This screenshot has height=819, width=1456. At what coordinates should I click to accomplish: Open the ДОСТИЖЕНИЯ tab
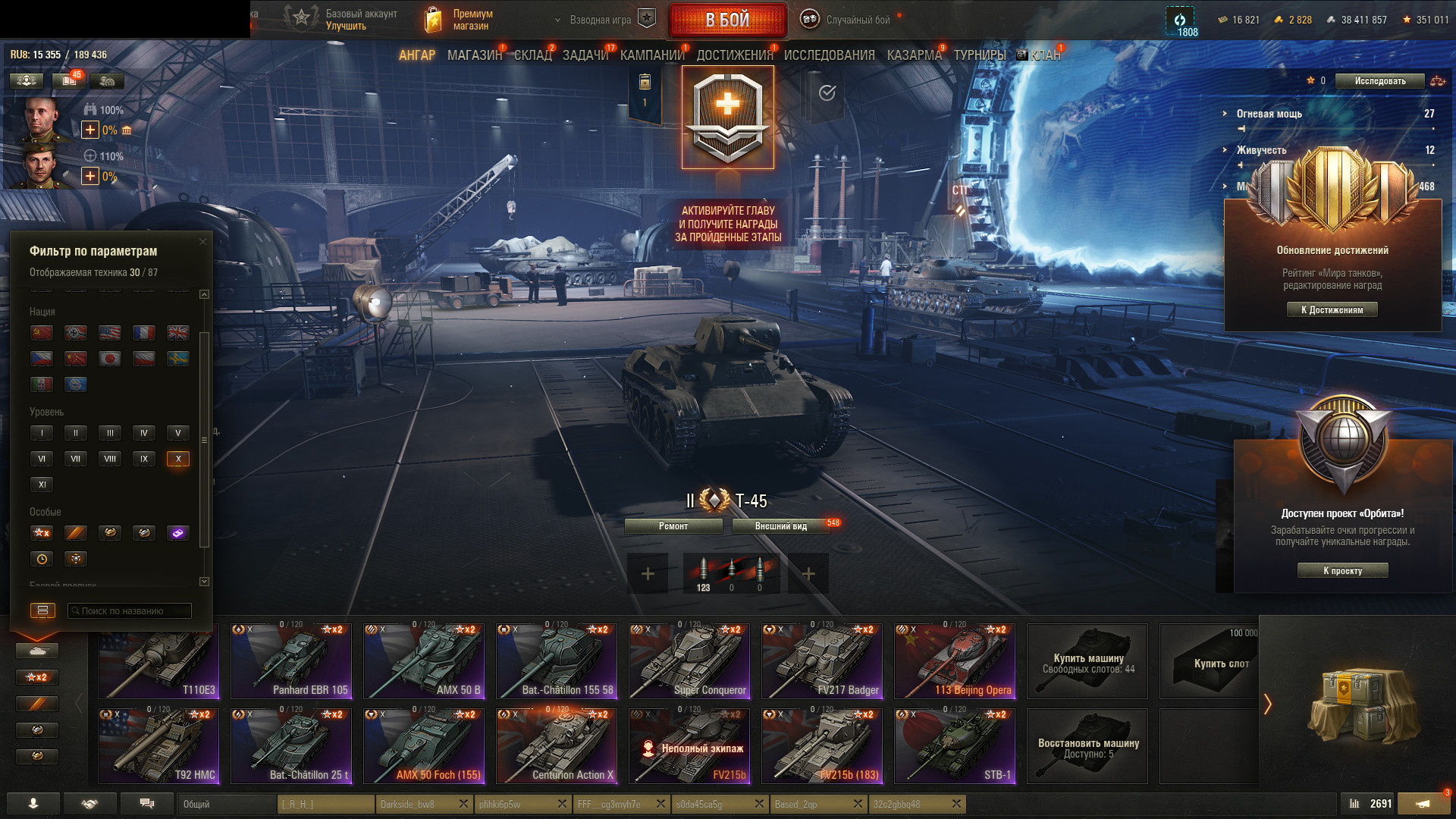(734, 55)
